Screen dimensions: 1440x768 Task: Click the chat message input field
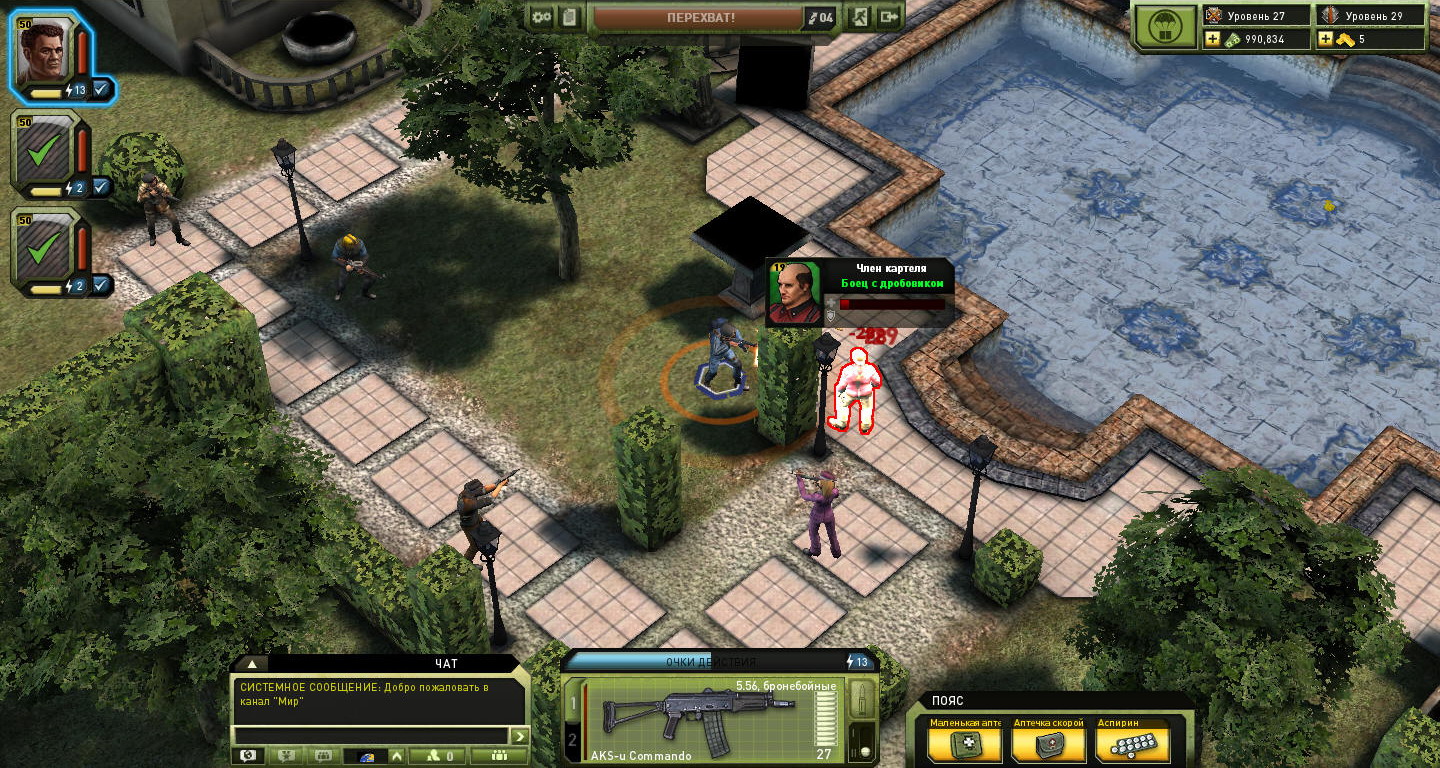[x=370, y=736]
